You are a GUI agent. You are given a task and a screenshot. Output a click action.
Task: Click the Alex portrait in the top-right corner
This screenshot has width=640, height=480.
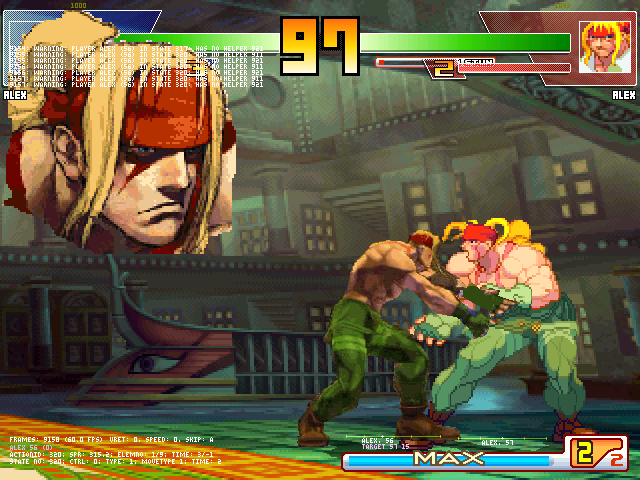point(603,46)
